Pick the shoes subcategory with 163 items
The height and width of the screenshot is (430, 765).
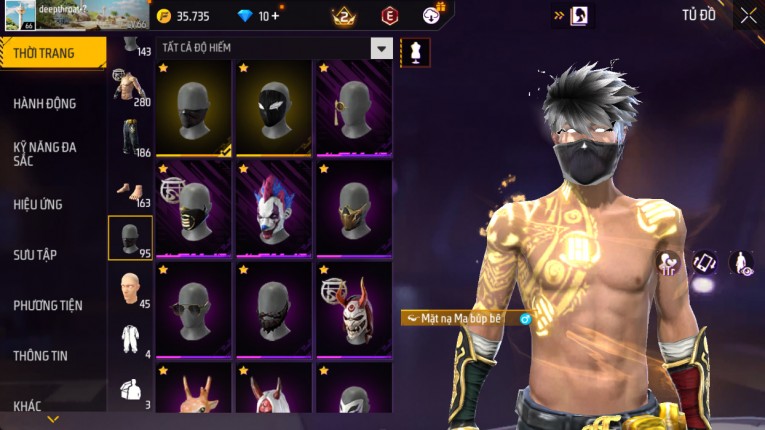point(130,188)
